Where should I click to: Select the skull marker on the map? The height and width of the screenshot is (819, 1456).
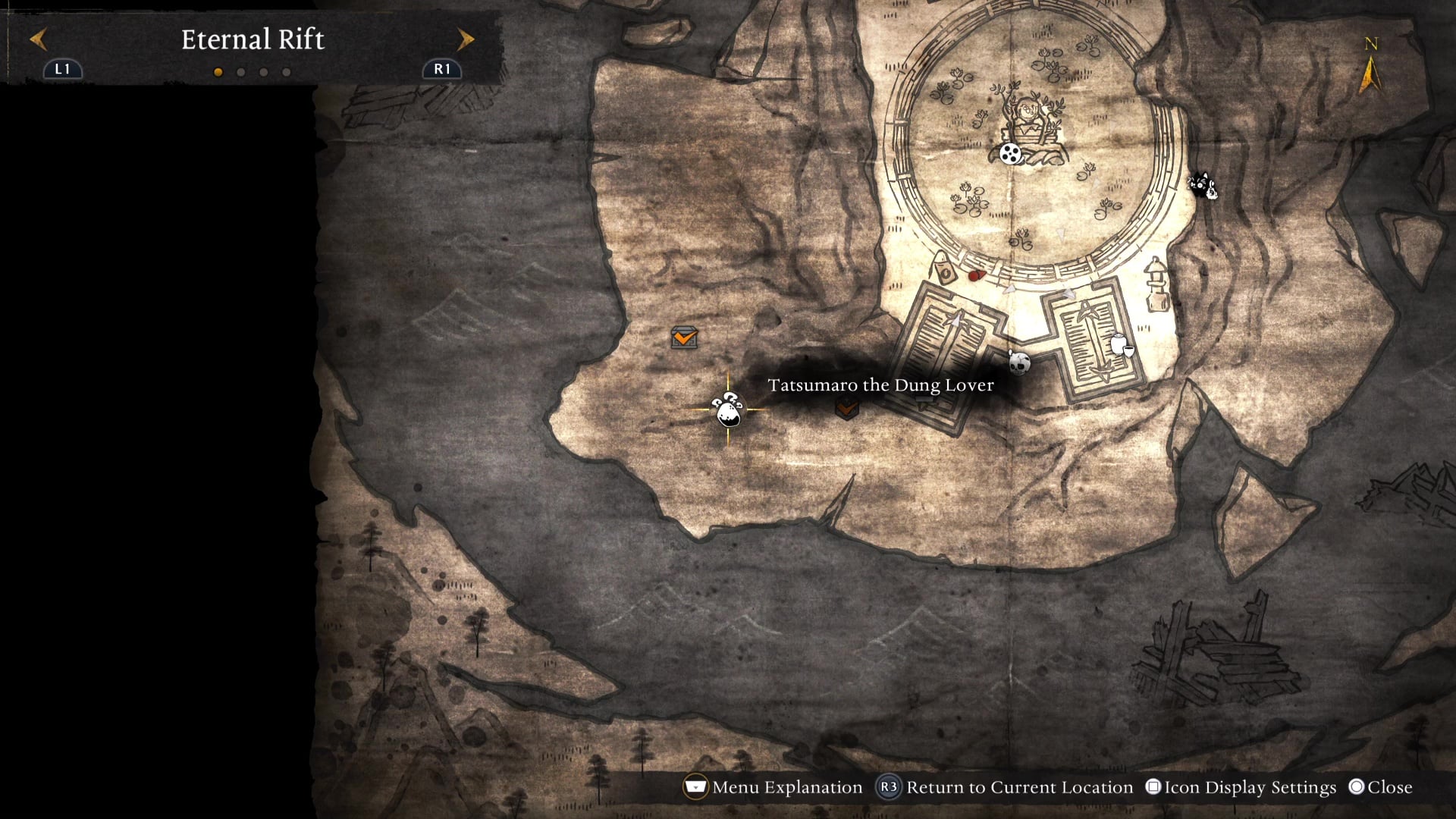tap(1019, 362)
